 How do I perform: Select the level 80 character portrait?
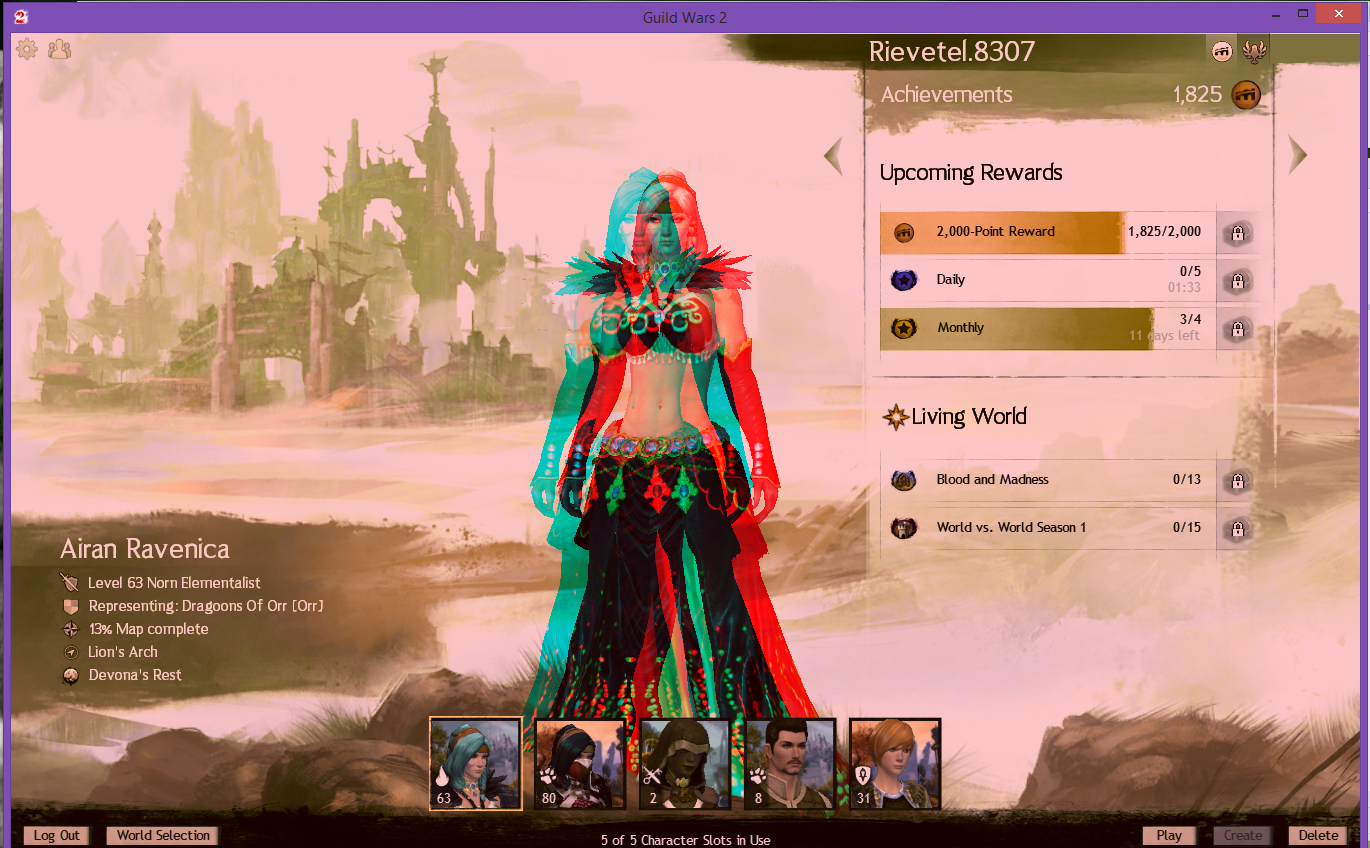[580, 764]
